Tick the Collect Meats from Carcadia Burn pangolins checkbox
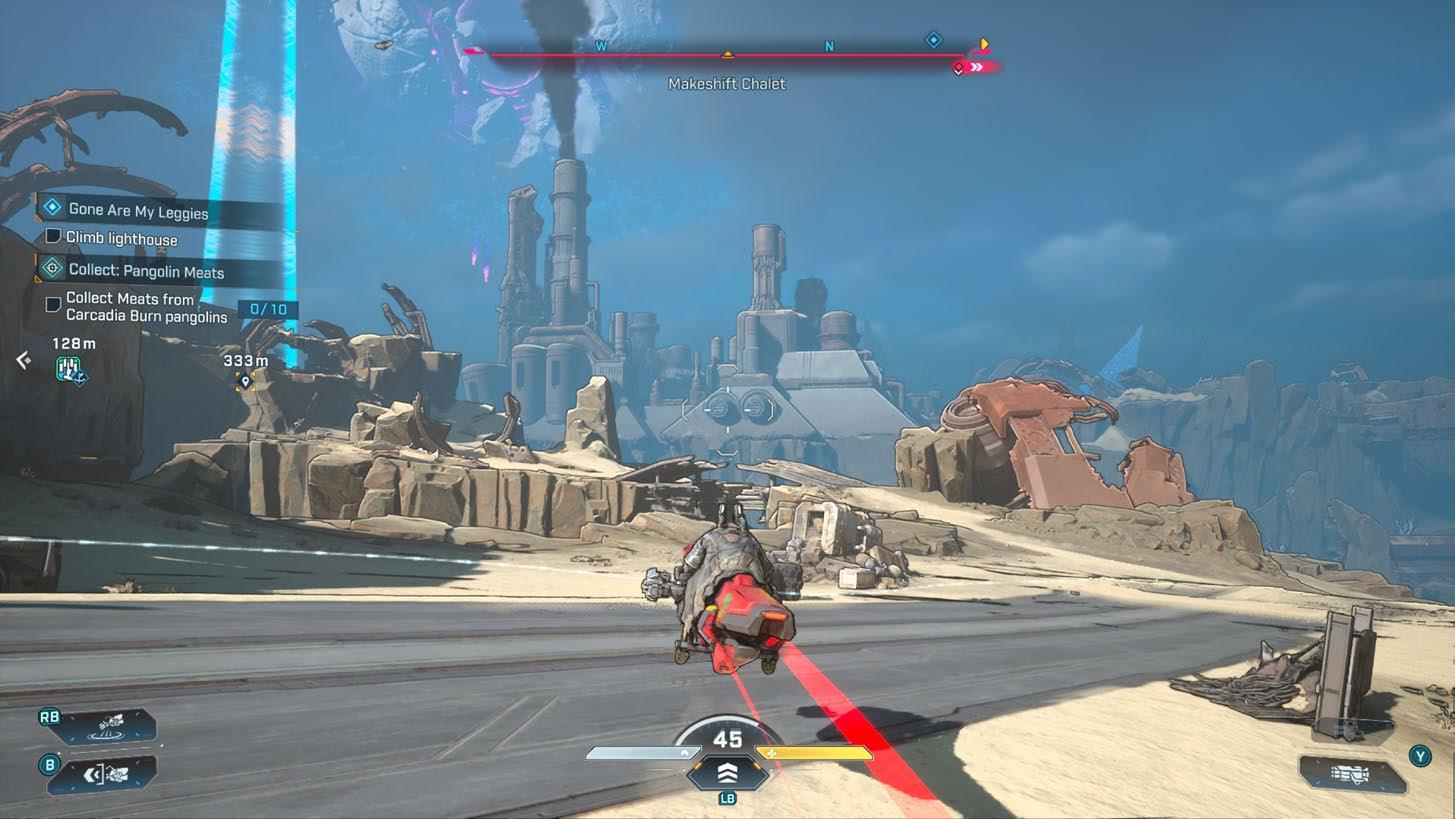This screenshot has width=1455, height=819. coord(54,303)
